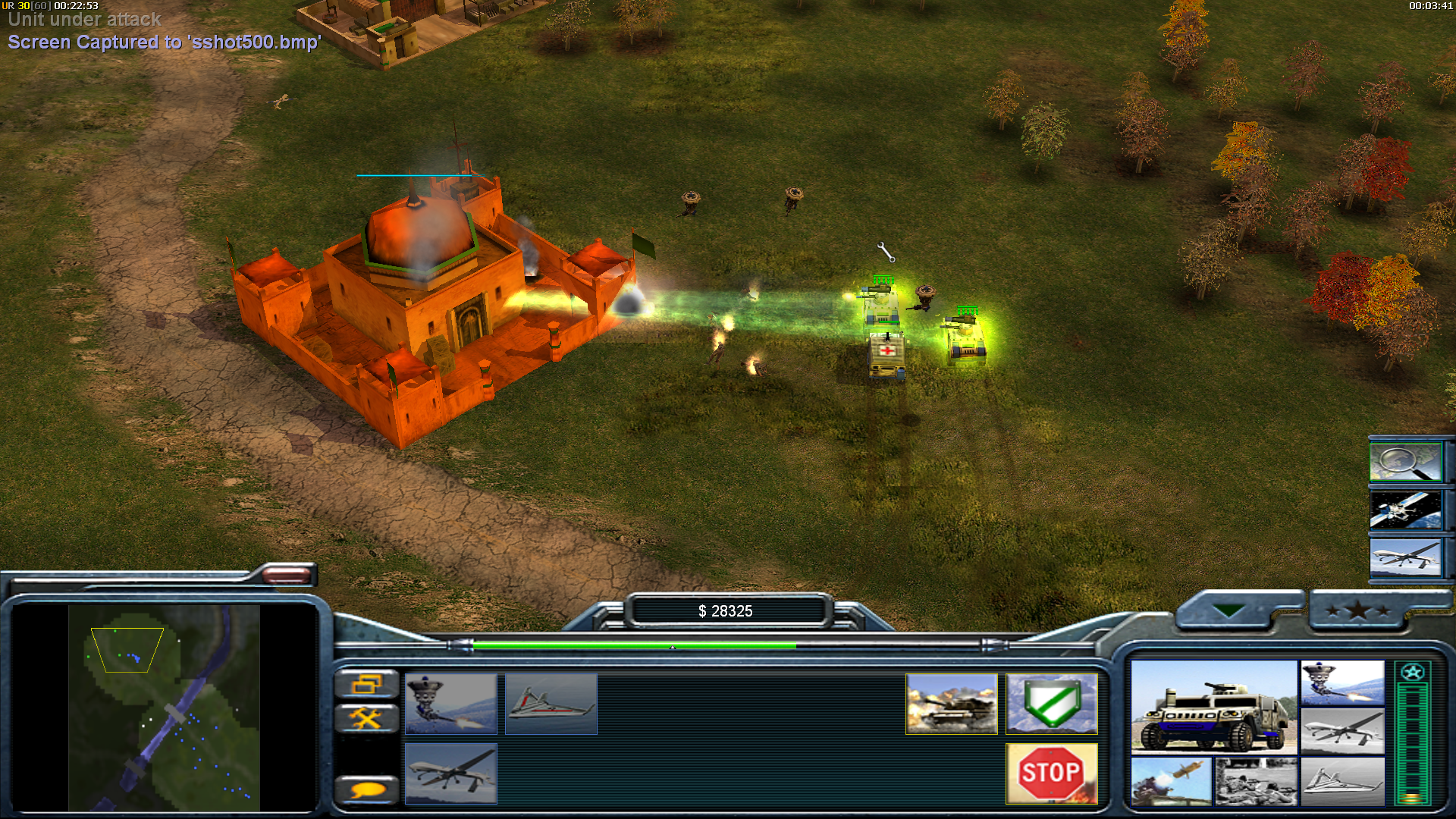
Task: Click the radar minimap
Action: pos(164,707)
